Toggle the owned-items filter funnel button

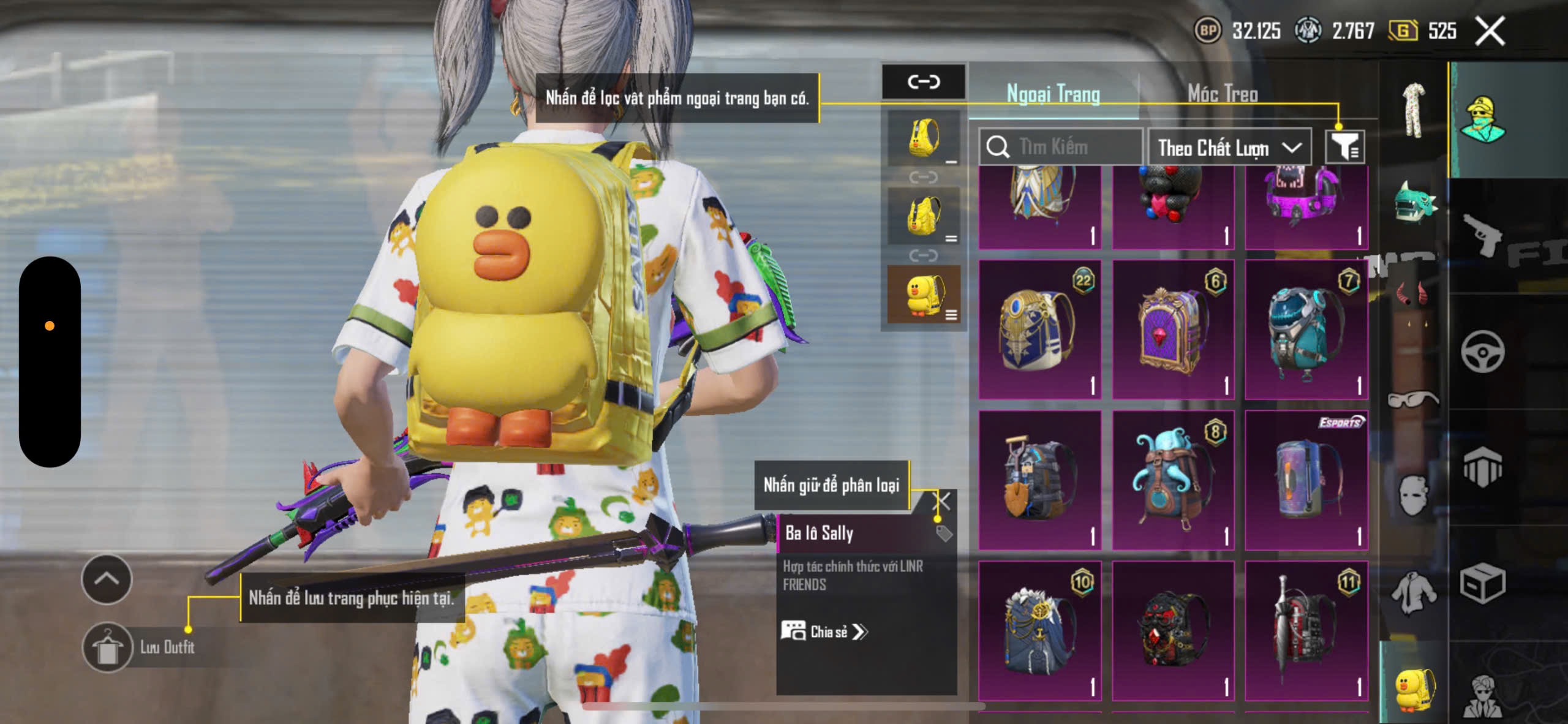pos(1344,147)
